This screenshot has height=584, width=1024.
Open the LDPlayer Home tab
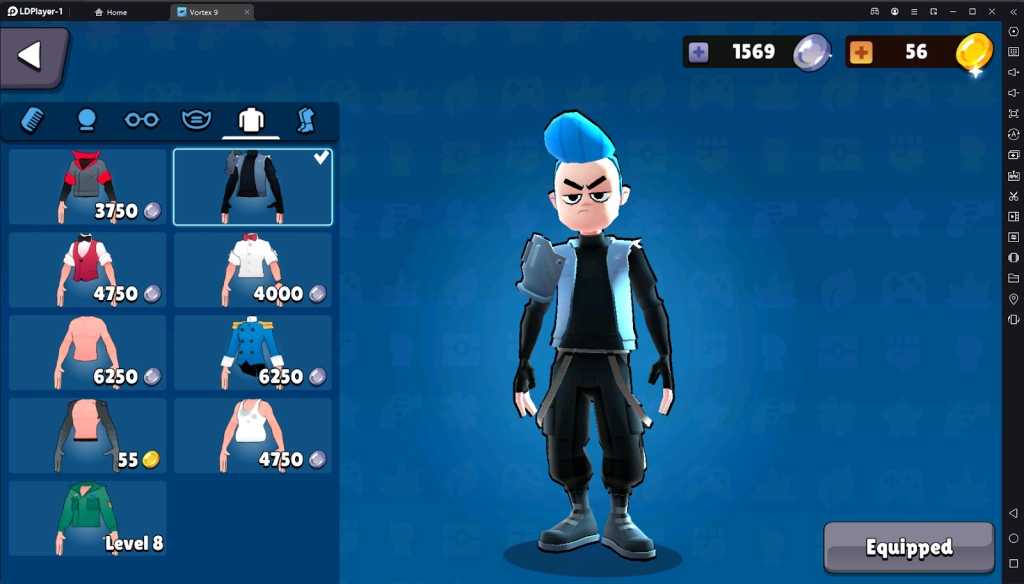(110, 12)
